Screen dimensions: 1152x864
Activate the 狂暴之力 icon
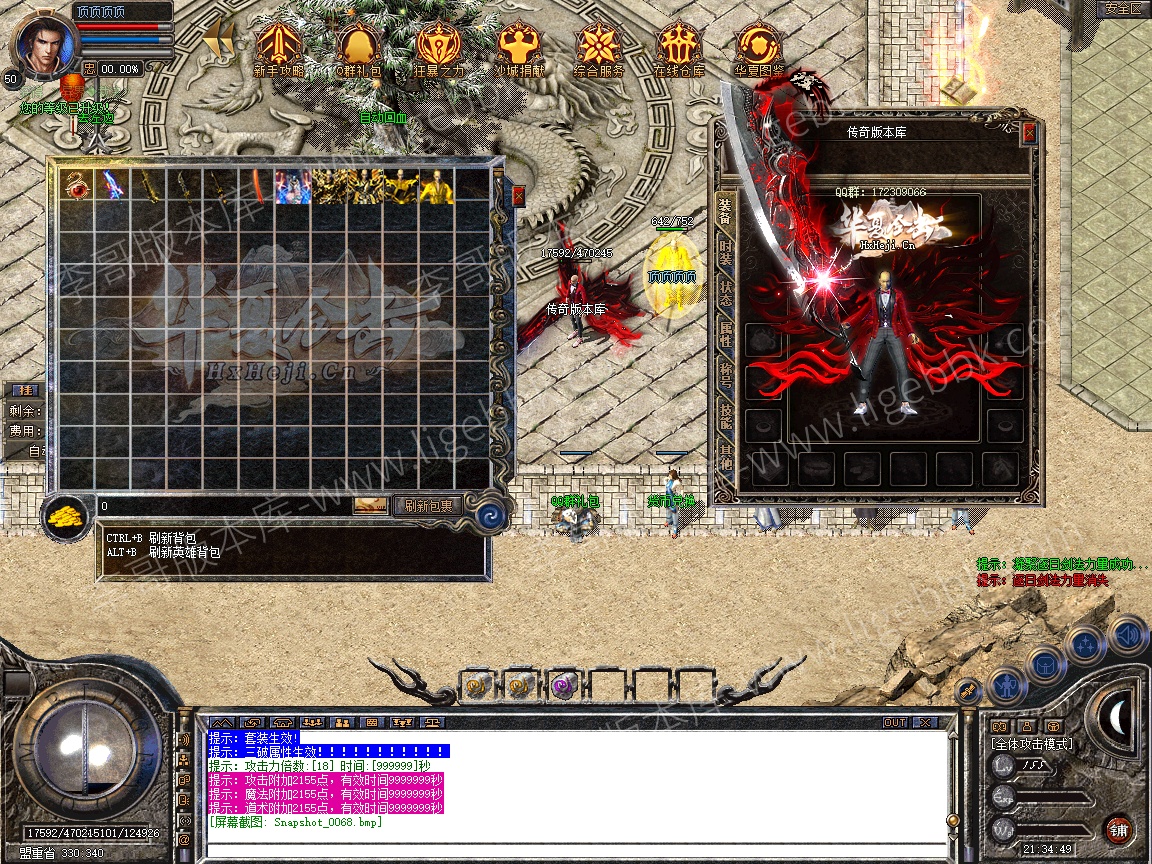click(439, 48)
